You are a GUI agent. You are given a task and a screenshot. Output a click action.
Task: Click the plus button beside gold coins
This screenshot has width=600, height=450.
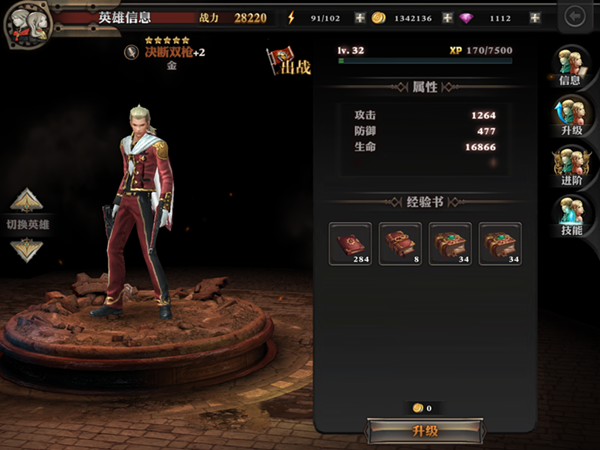446,18
